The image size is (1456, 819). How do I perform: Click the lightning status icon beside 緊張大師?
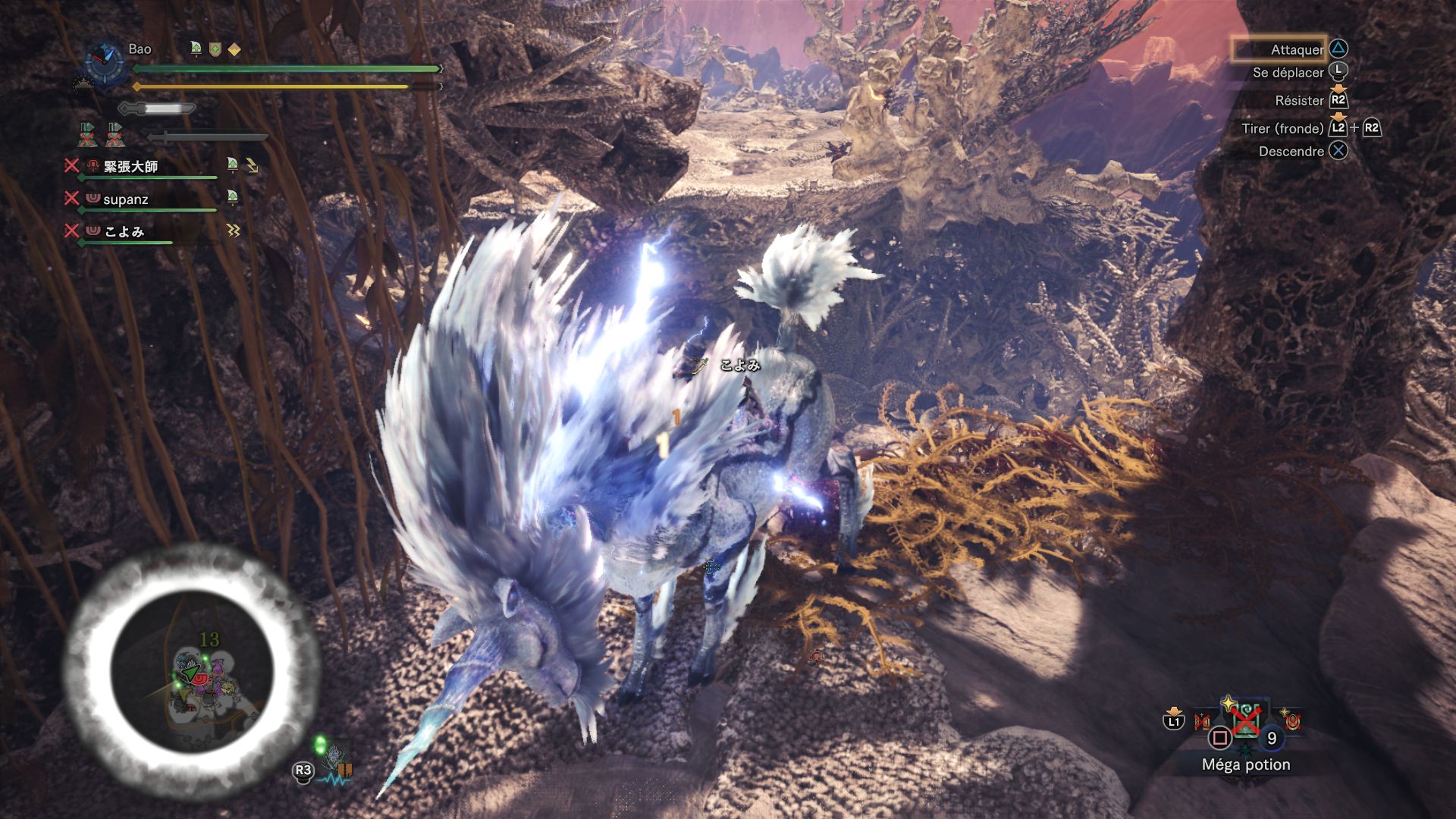tap(252, 165)
